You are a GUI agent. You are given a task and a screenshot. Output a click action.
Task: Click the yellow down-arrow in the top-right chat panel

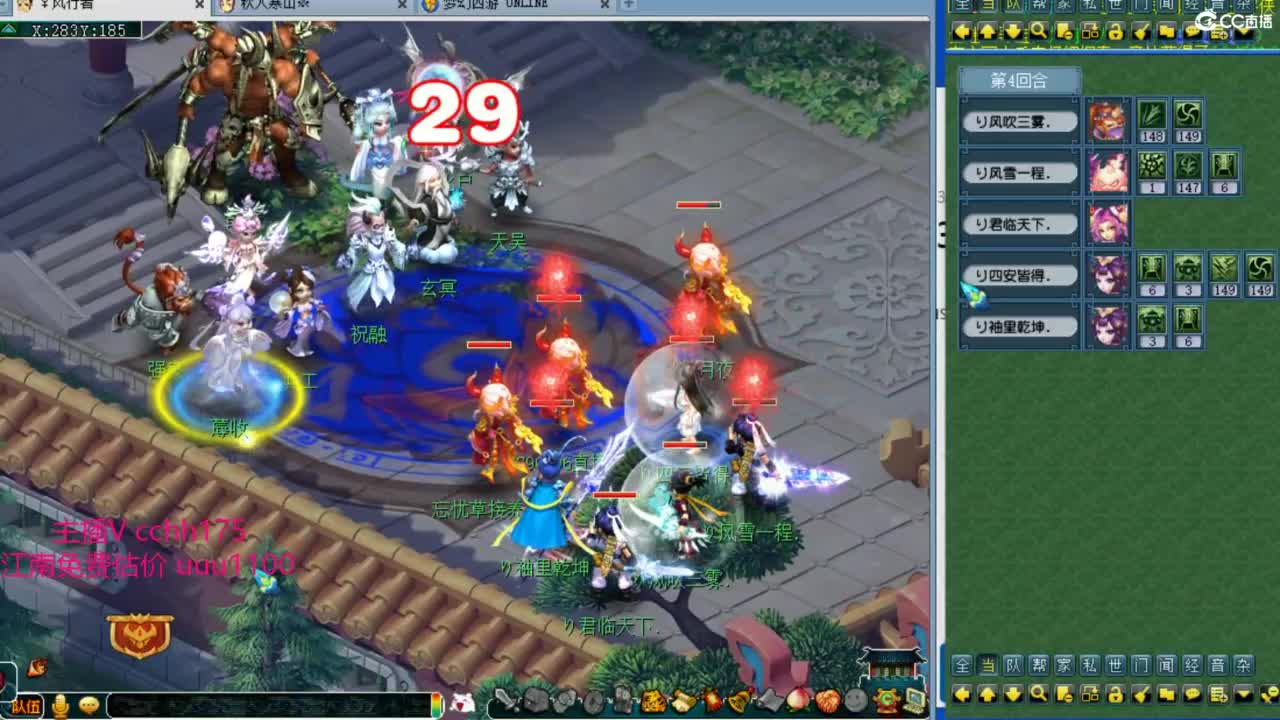[1012, 32]
